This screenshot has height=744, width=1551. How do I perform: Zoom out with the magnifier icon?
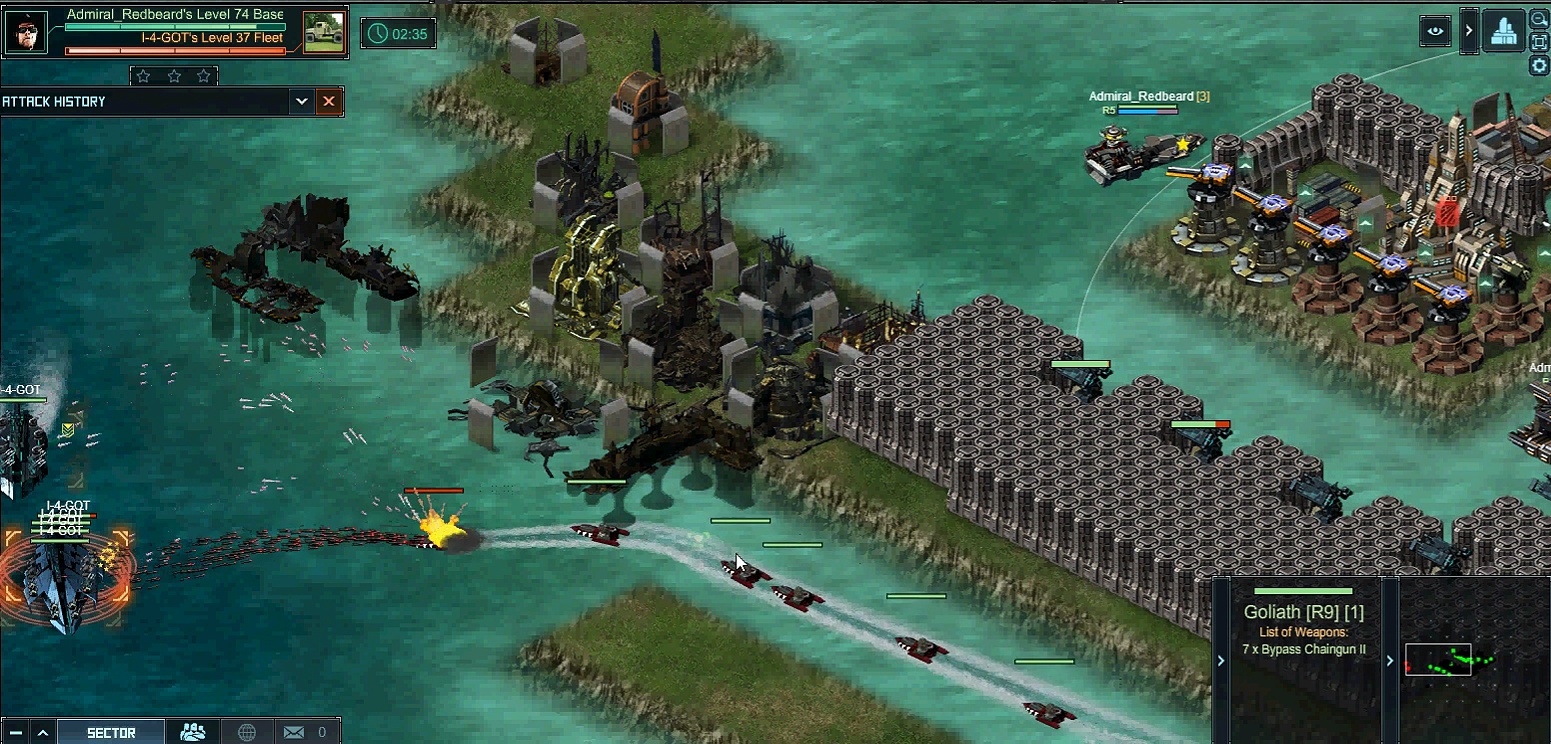point(1539,18)
